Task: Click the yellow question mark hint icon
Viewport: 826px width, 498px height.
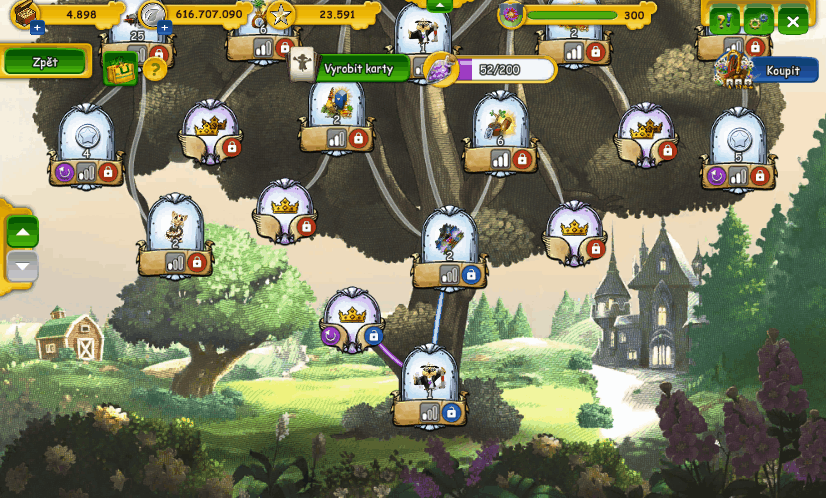Action: [x=154, y=69]
